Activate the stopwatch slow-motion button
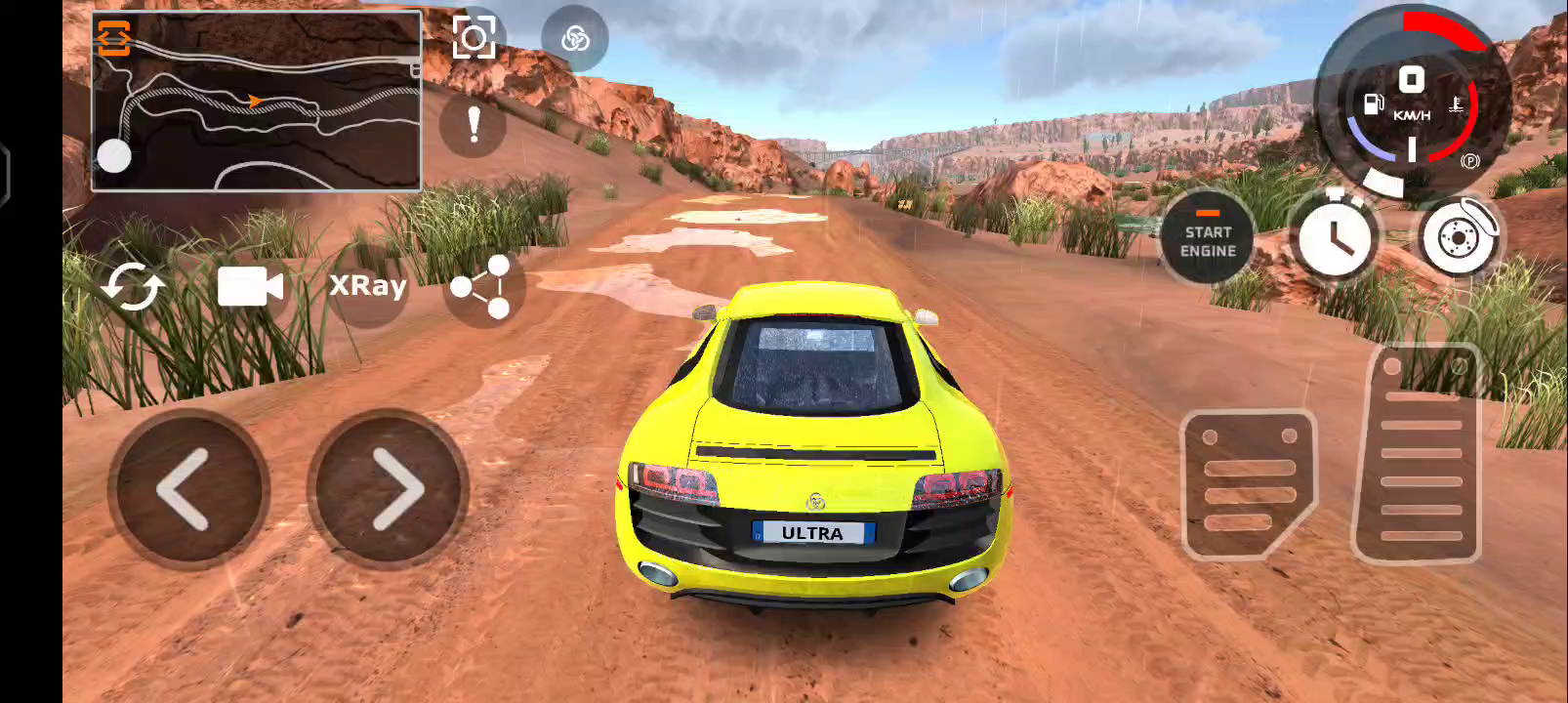 pos(1334,237)
